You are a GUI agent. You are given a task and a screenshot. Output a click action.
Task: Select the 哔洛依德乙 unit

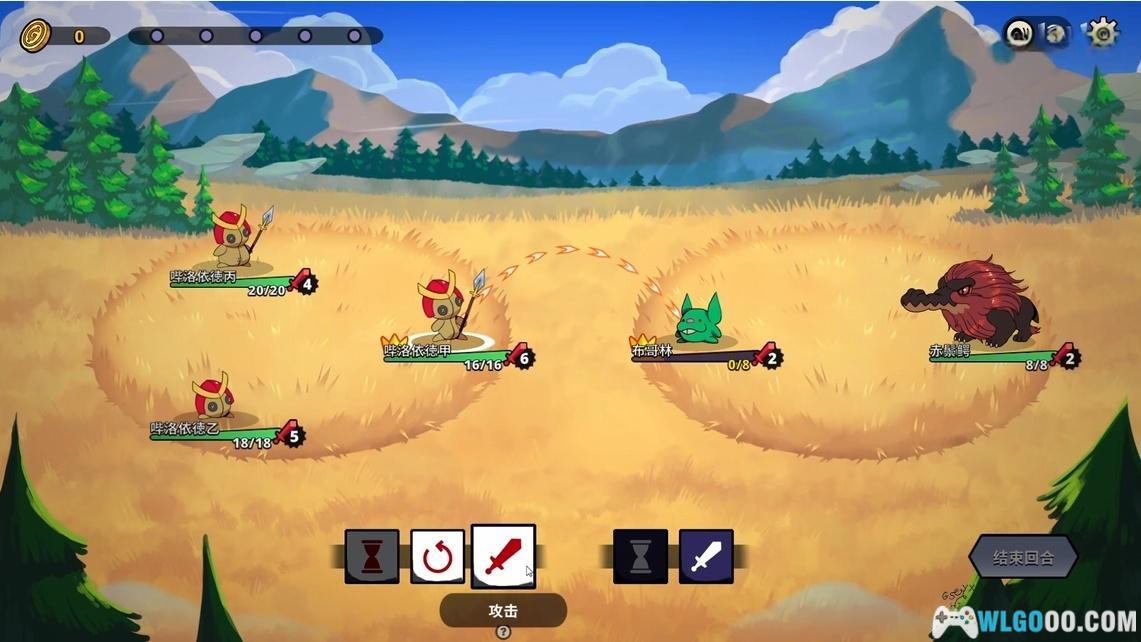[x=212, y=397]
